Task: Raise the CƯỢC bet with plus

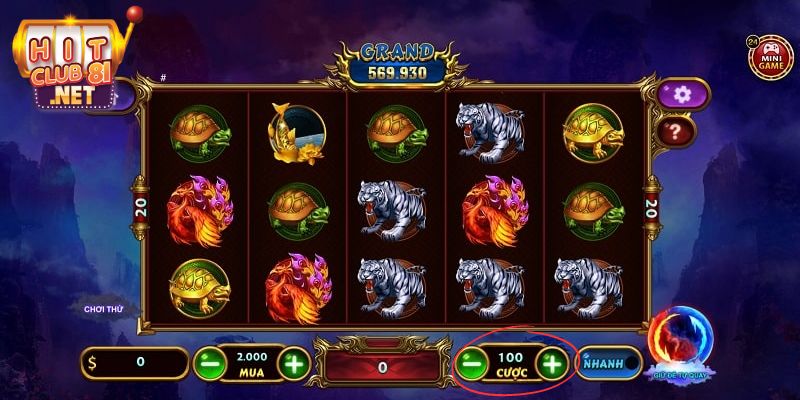Action: [x=552, y=362]
